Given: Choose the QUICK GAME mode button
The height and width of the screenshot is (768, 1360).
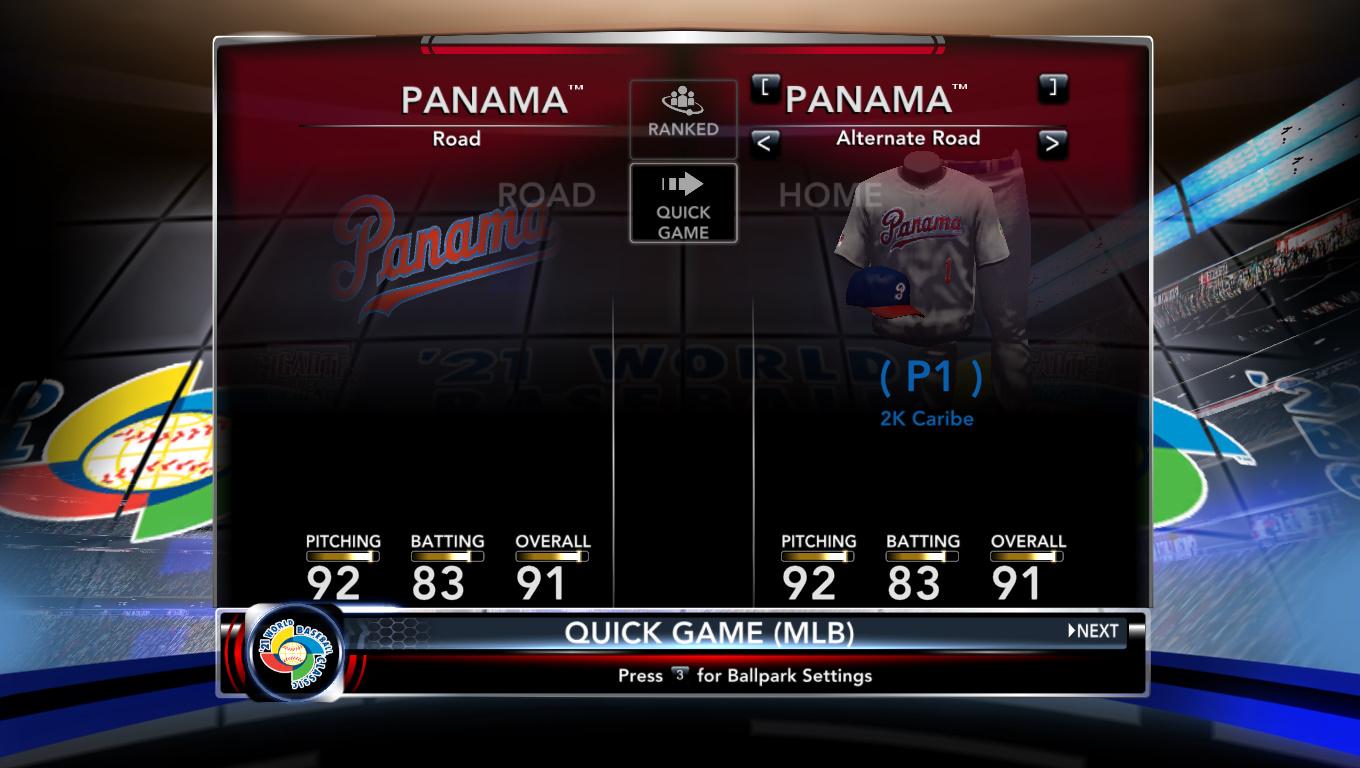Looking at the screenshot, I should tap(683, 203).
